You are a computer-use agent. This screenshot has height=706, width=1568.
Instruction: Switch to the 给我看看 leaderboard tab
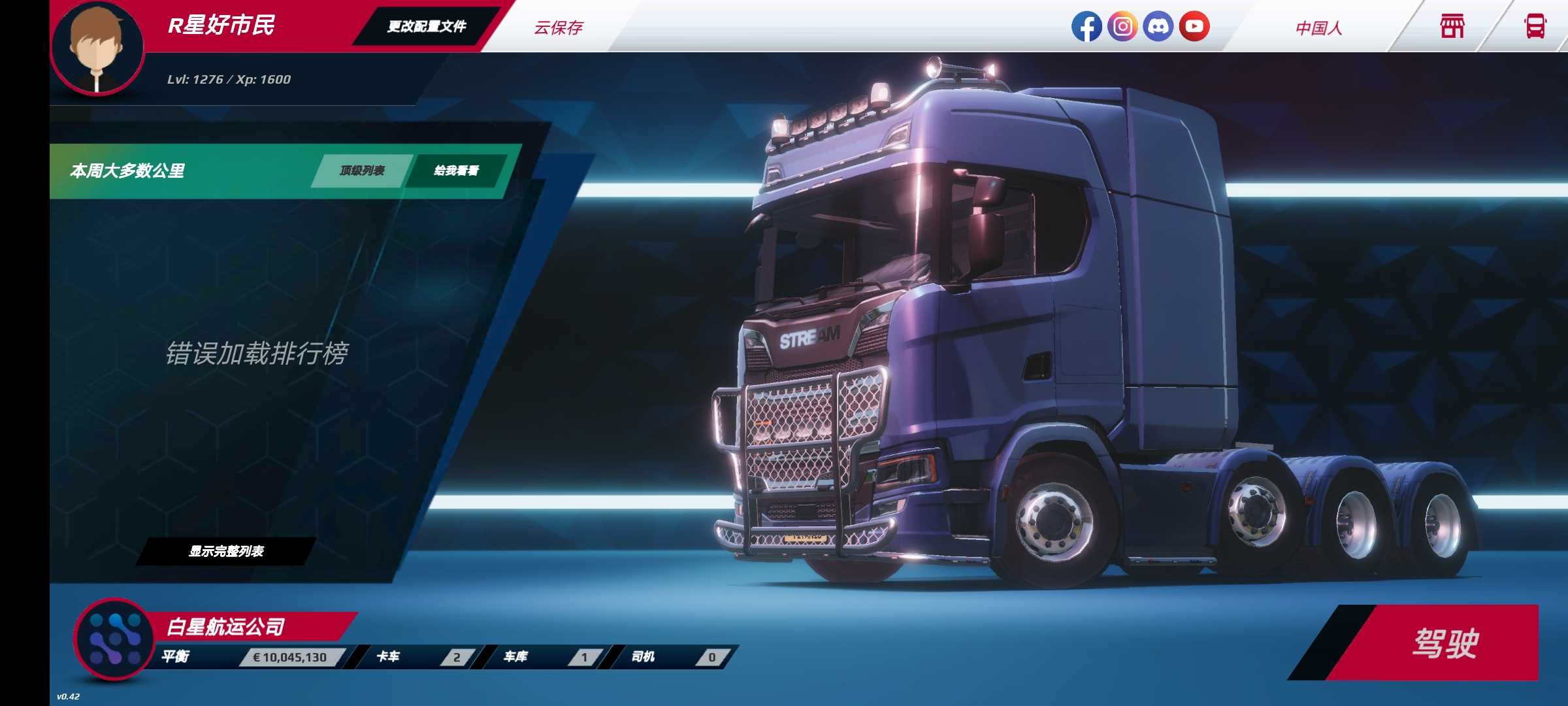click(456, 171)
